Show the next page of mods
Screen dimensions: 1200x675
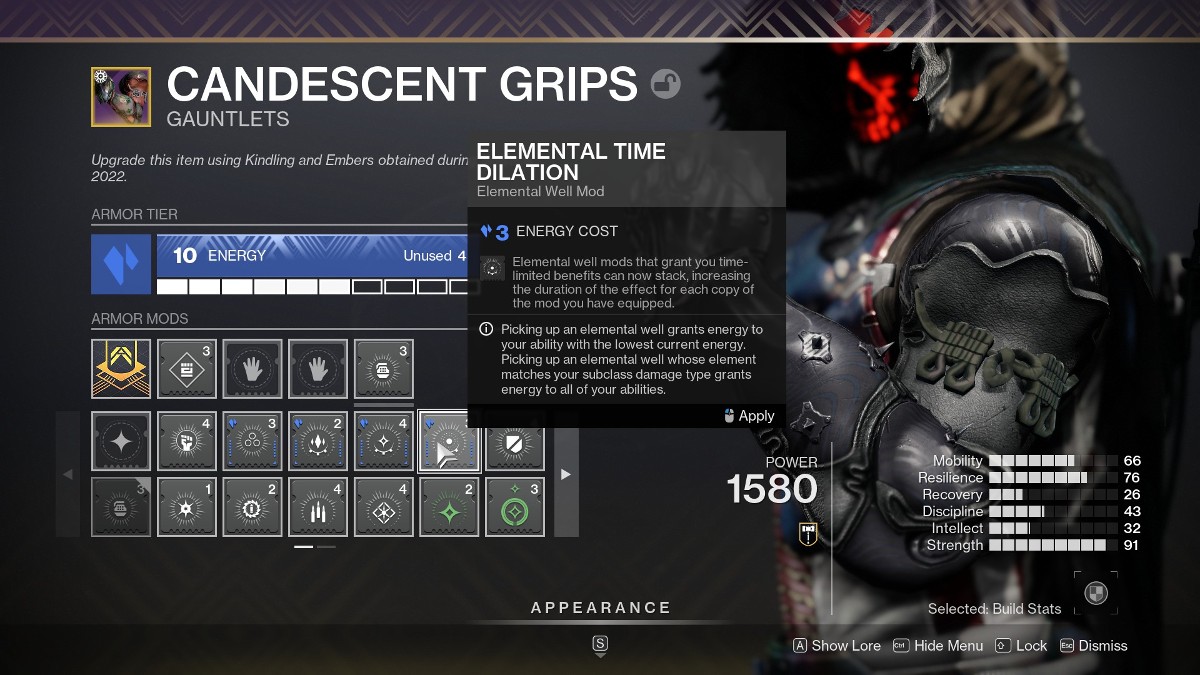click(566, 474)
